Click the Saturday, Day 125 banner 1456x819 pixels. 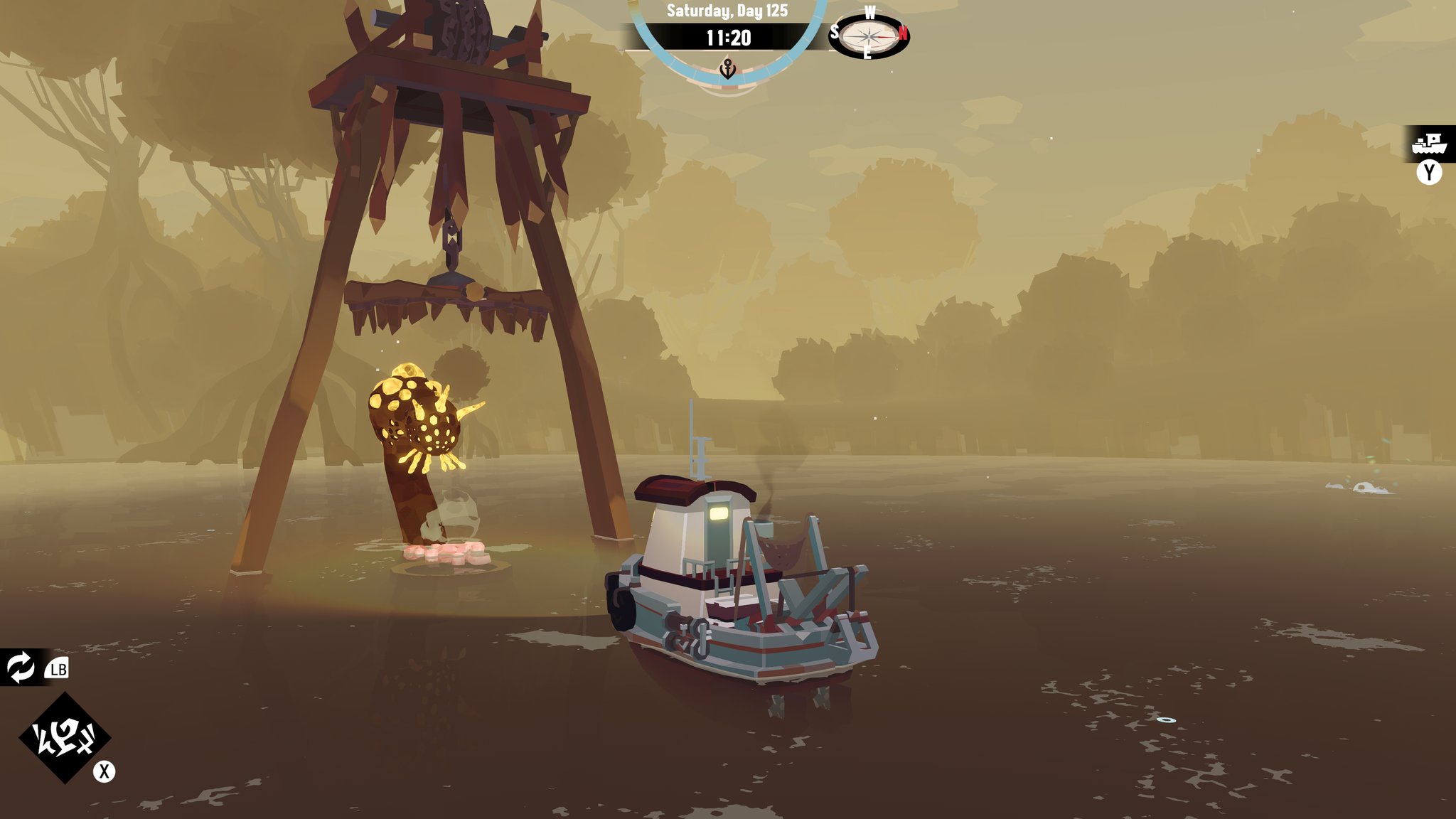pyautogui.click(x=728, y=9)
